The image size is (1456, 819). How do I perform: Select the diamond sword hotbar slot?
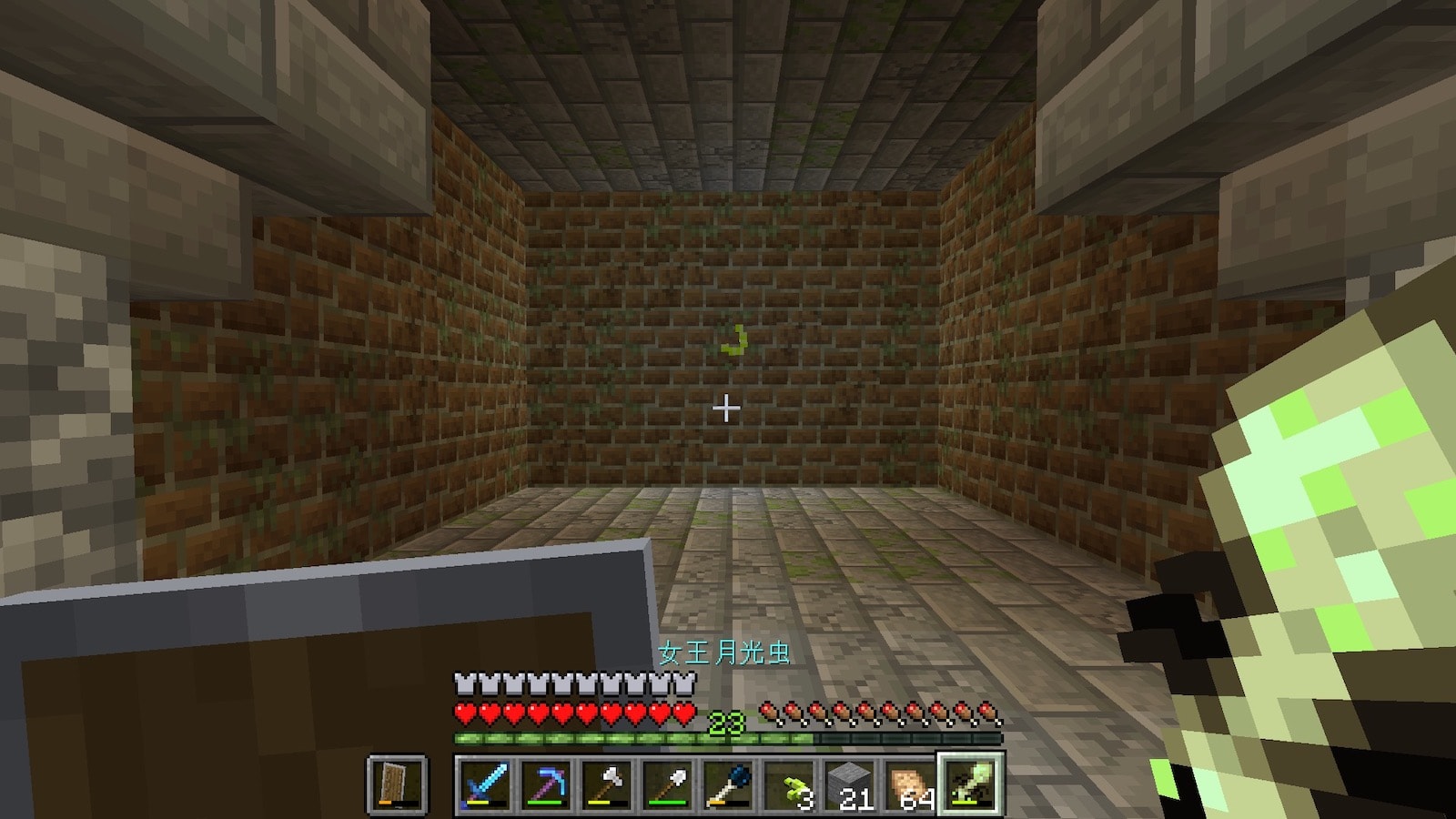pos(485,783)
